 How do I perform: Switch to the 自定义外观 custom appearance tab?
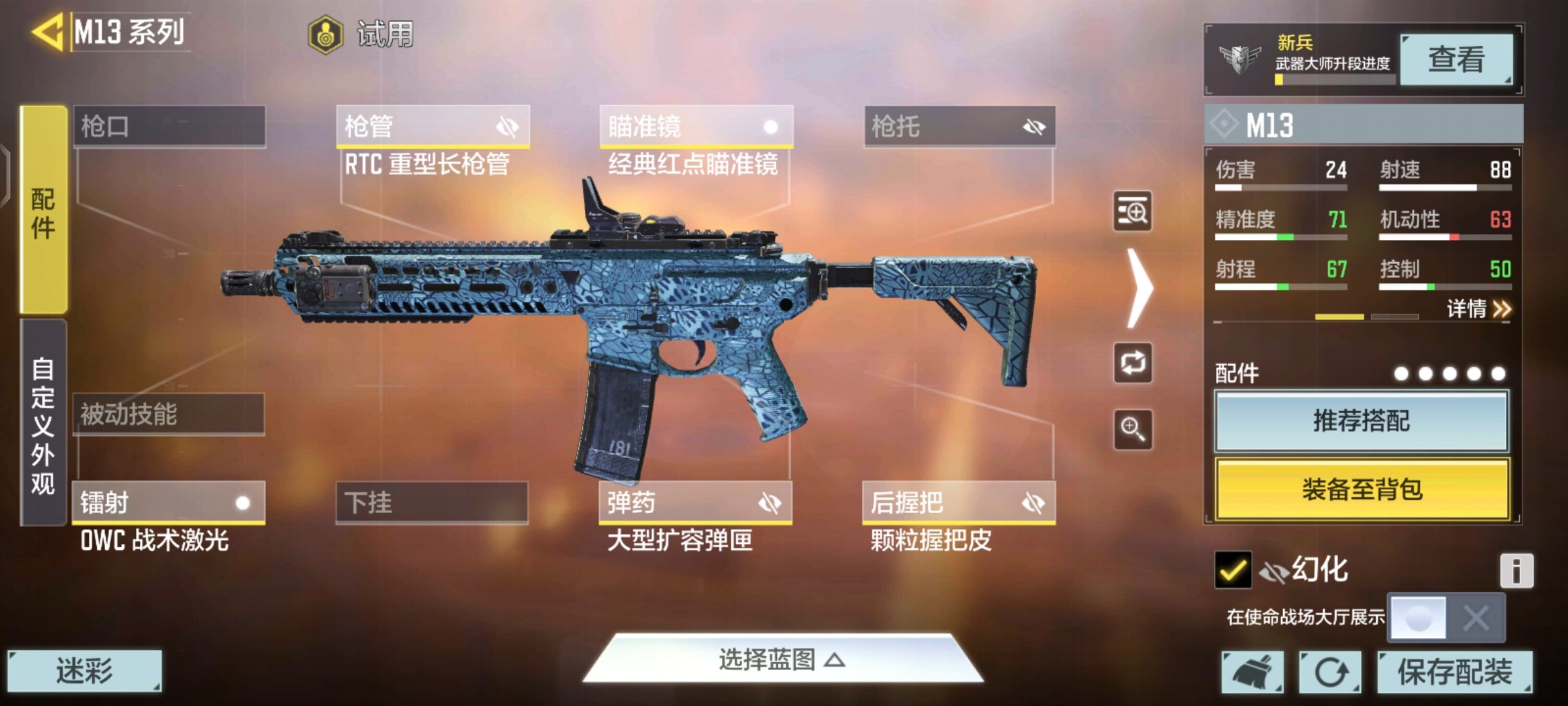43,424
